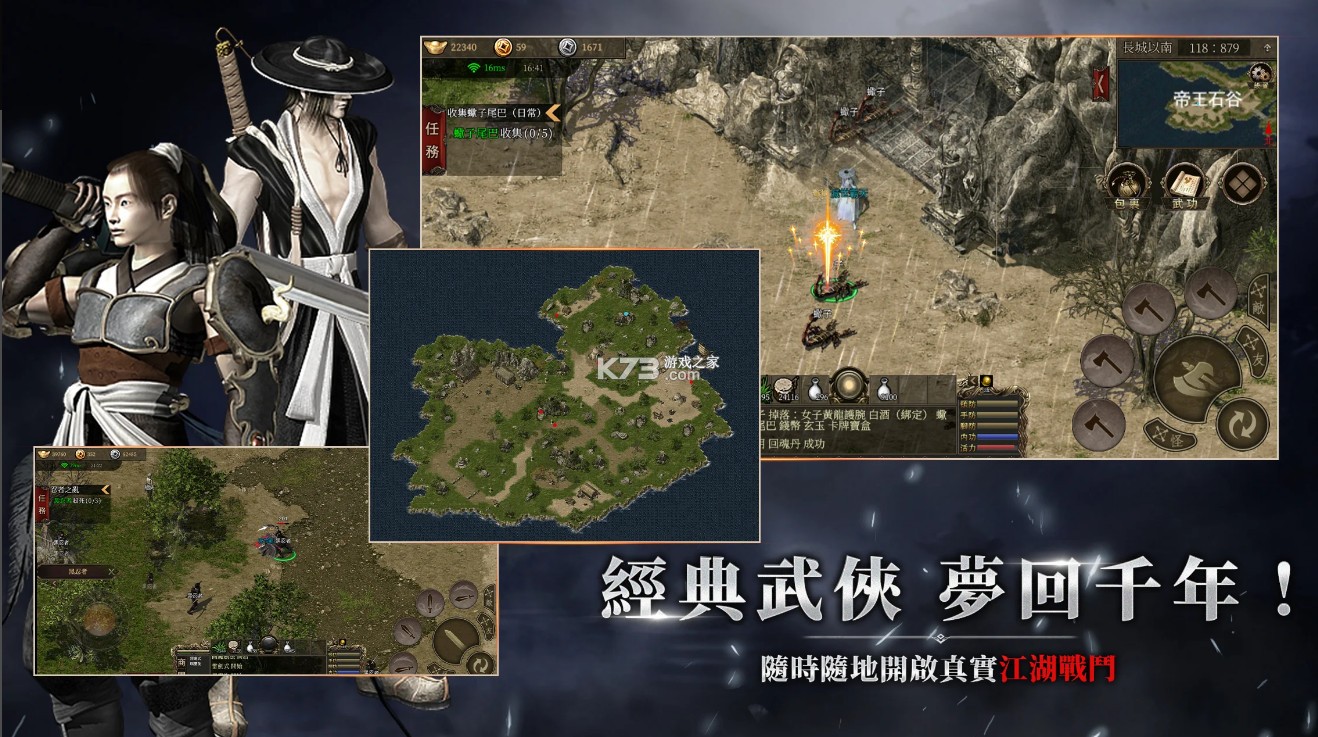Click the coordinates display 118:879
The width and height of the screenshot is (1318, 737).
[x=1215, y=47]
